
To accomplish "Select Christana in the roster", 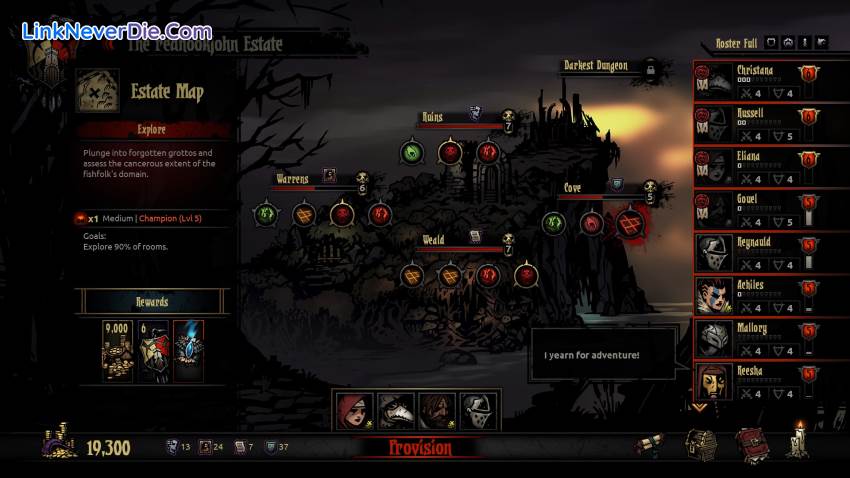I will tap(760, 81).
